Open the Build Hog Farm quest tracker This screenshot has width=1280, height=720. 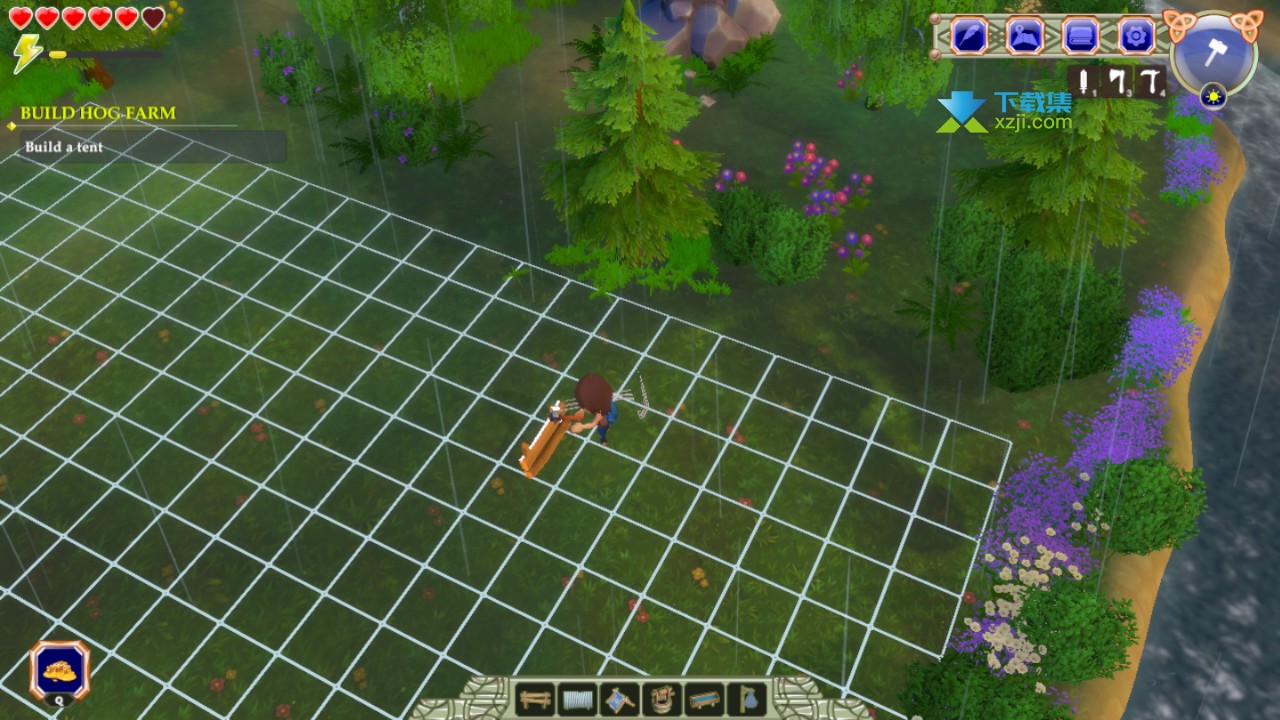(x=97, y=113)
